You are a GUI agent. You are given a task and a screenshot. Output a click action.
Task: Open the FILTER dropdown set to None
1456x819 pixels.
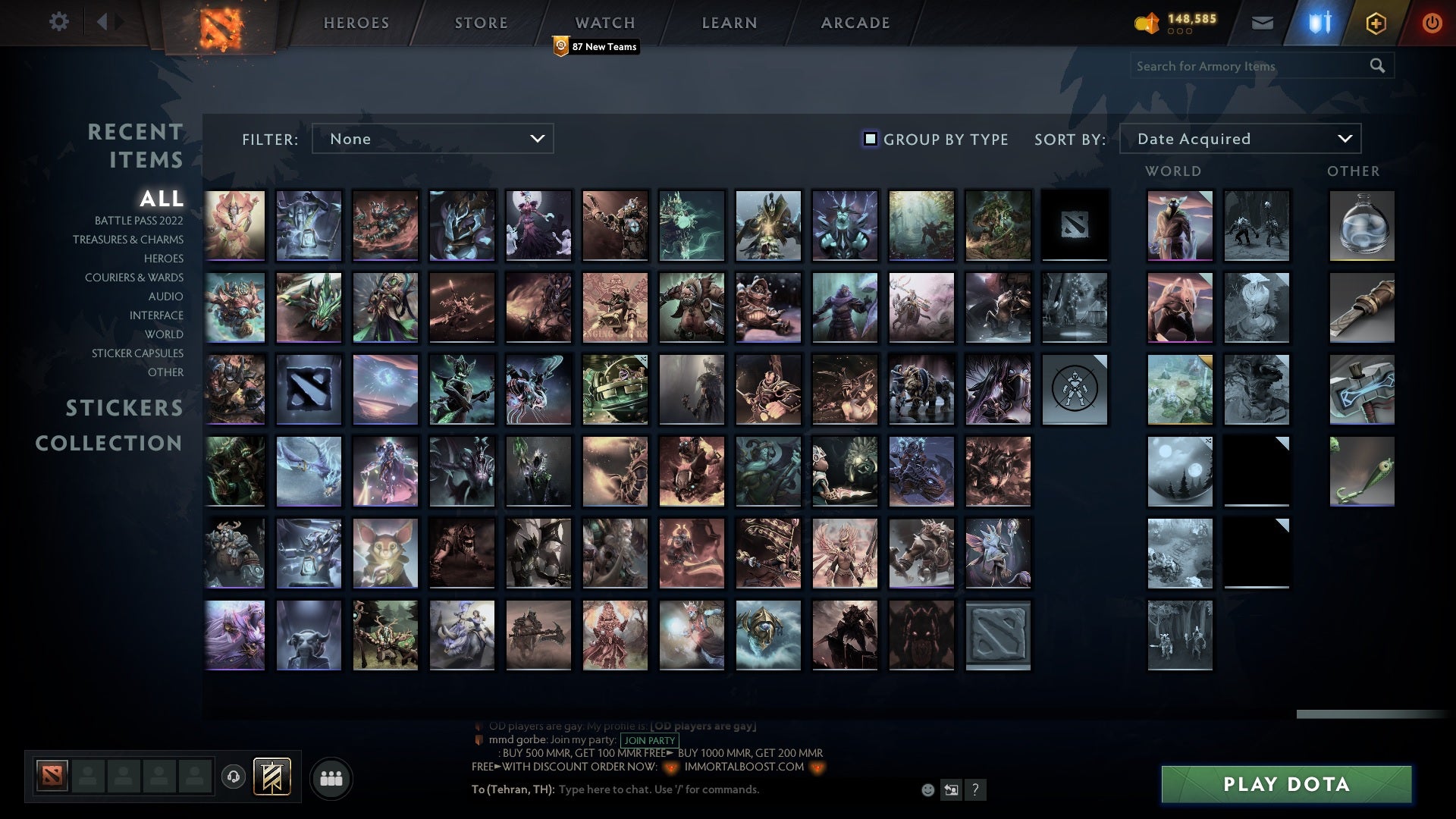(x=432, y=139)
